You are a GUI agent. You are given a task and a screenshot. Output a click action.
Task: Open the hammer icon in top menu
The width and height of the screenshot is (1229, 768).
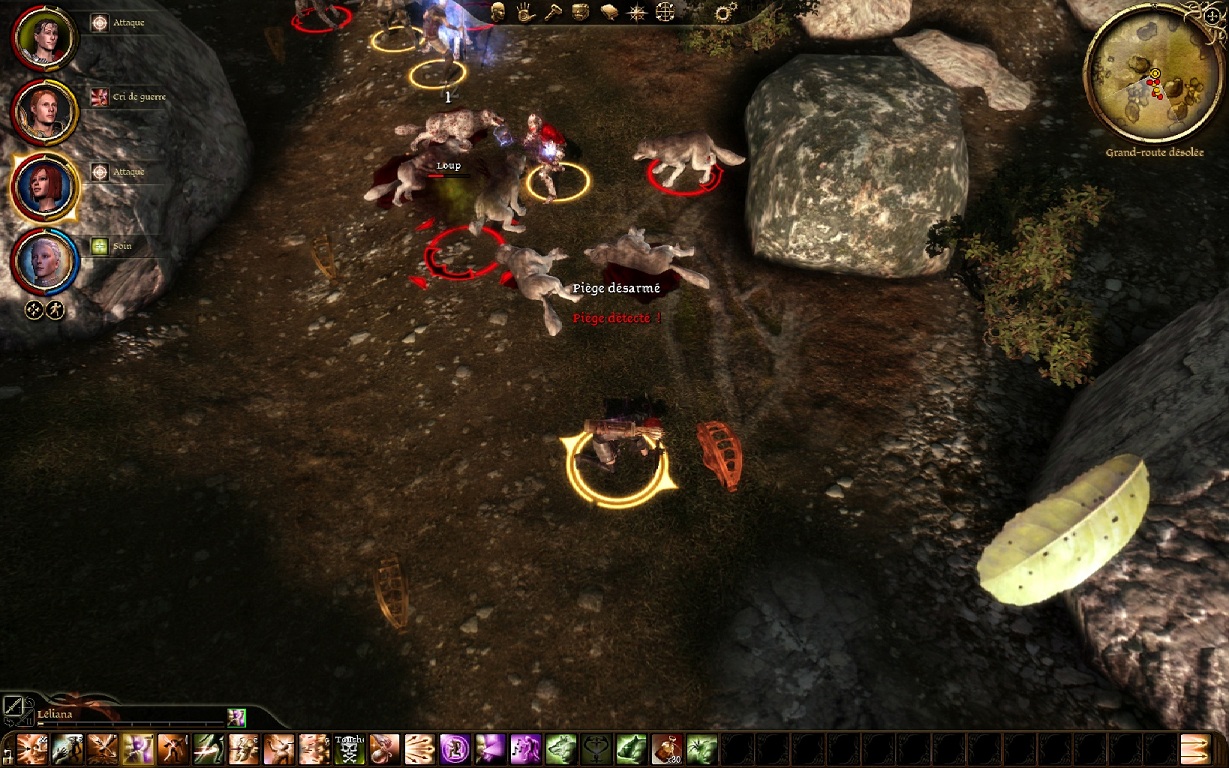point(552,12)
